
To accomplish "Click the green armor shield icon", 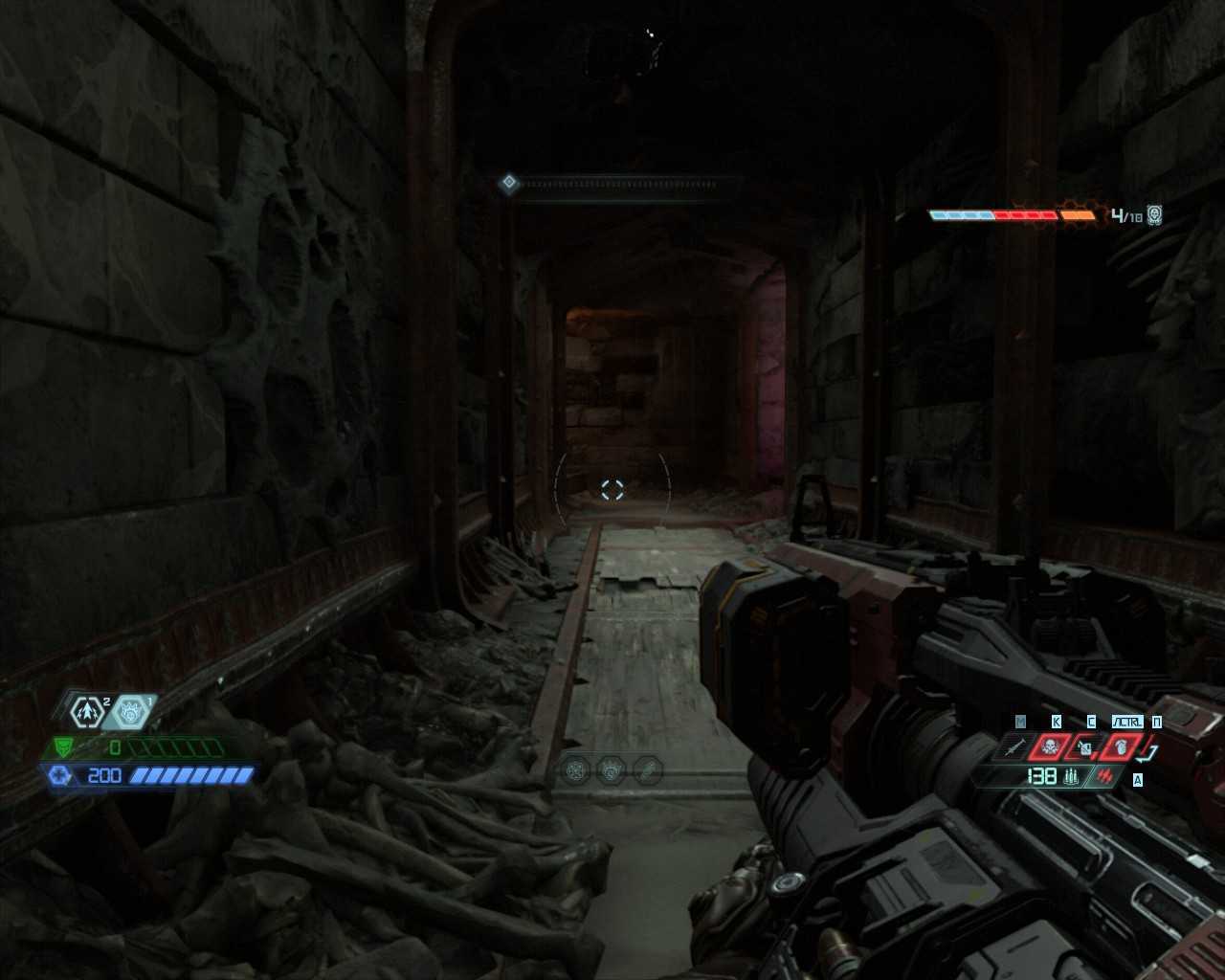I will coord(63,747).
